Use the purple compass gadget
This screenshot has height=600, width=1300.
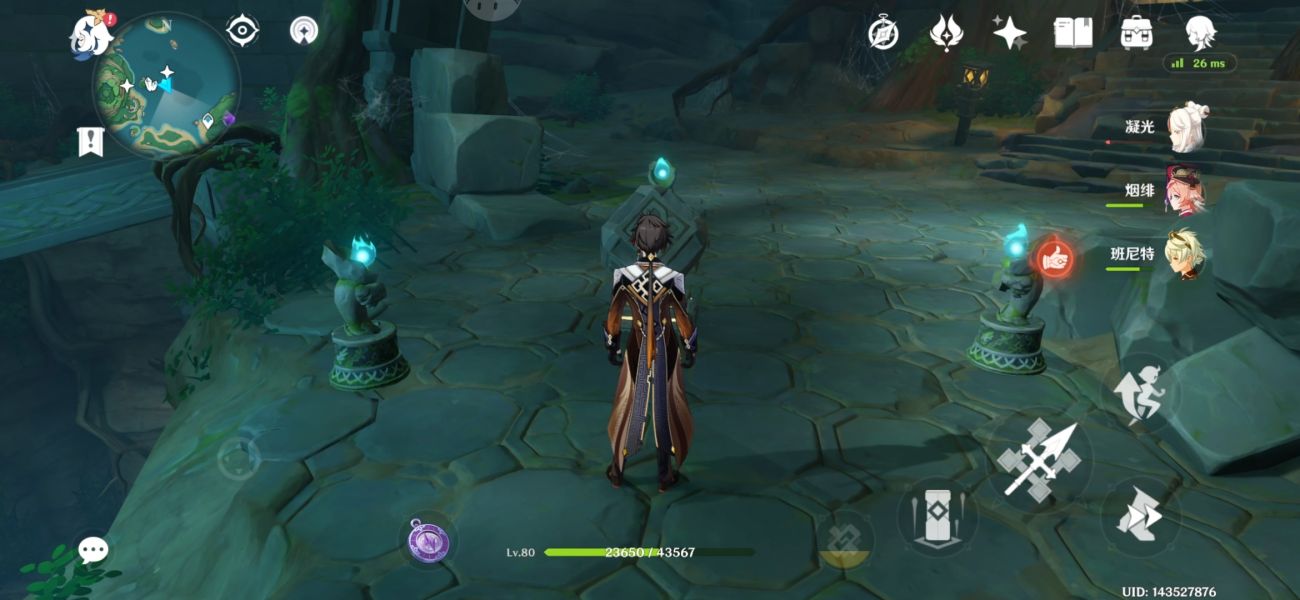pos(429,541)
